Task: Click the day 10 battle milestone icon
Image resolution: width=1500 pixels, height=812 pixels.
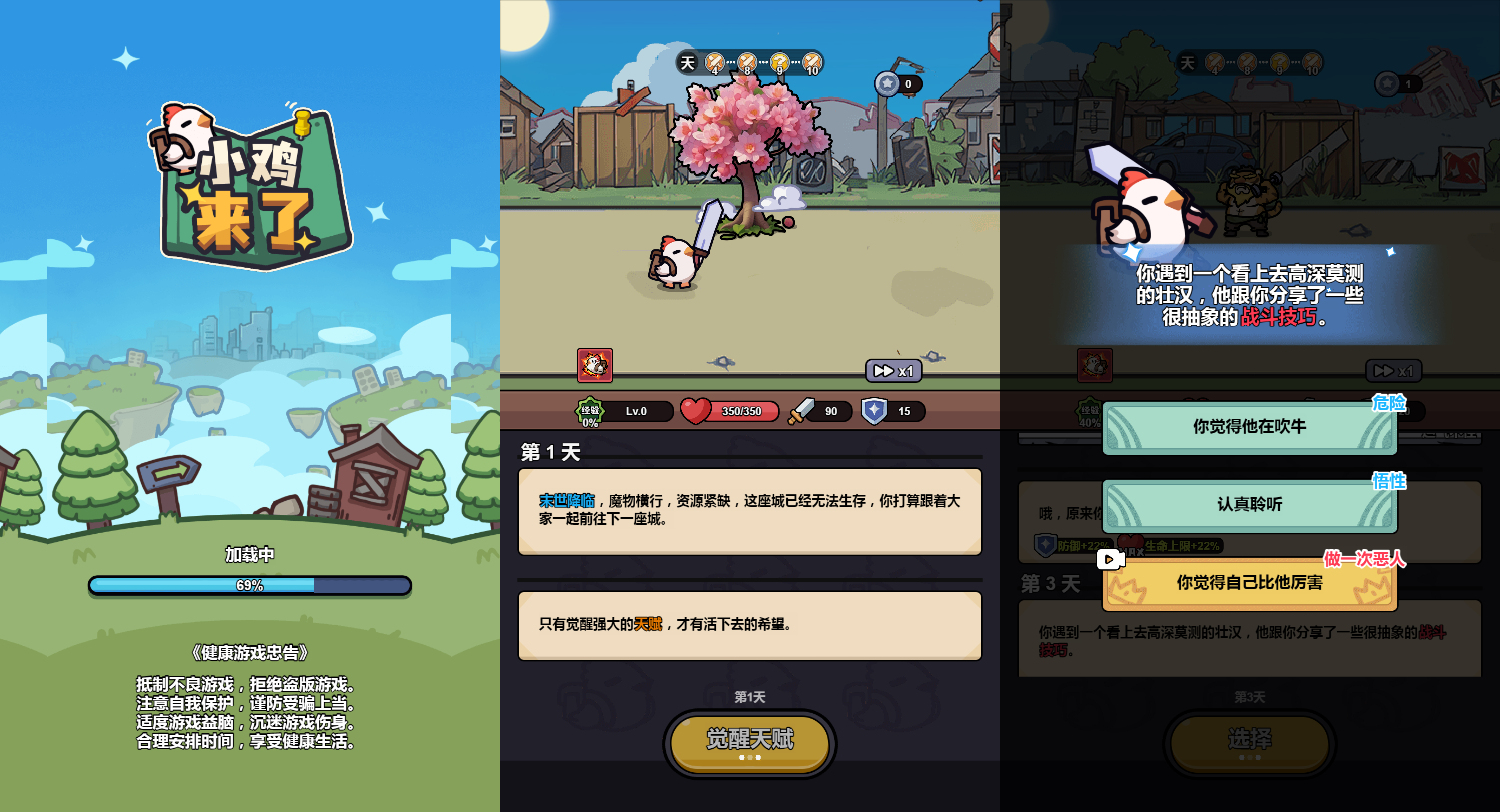Action: tap(811, 62)
